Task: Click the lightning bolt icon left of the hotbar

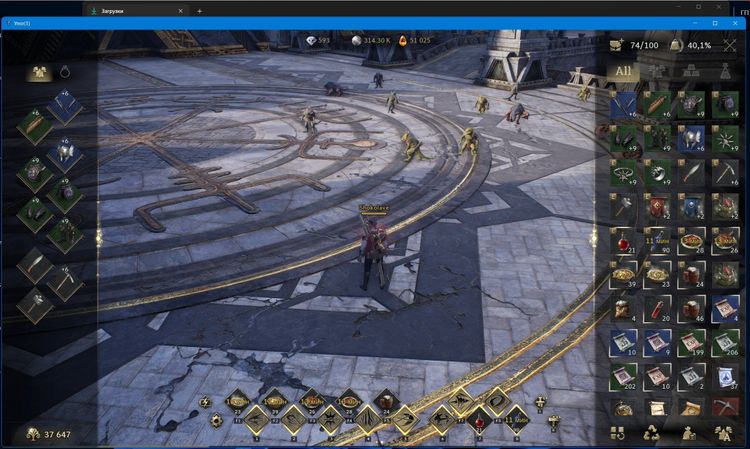Action: [205, 402]
